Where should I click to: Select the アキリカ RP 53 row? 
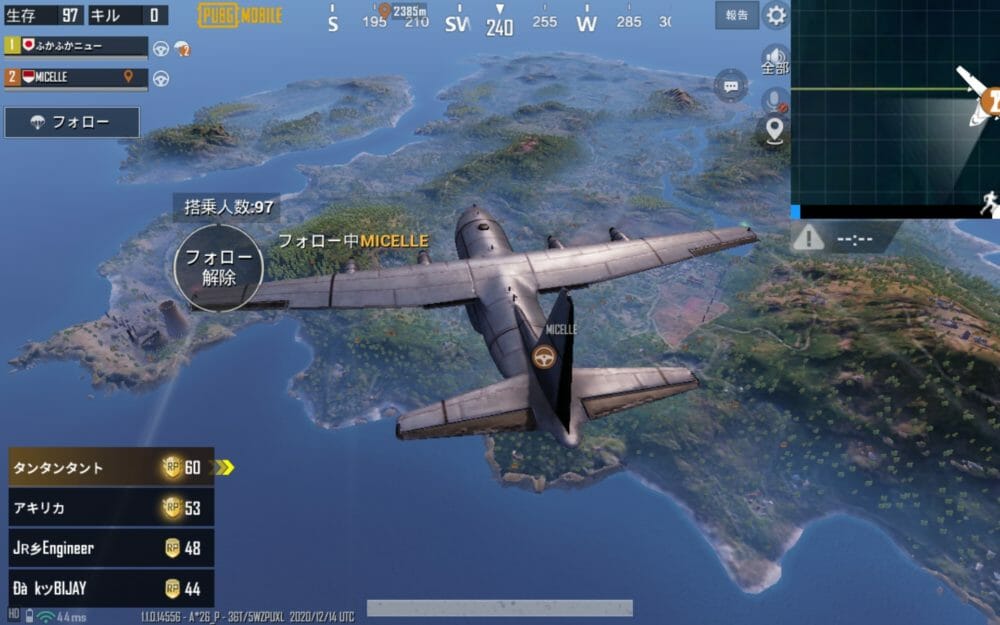pos(110,508)
